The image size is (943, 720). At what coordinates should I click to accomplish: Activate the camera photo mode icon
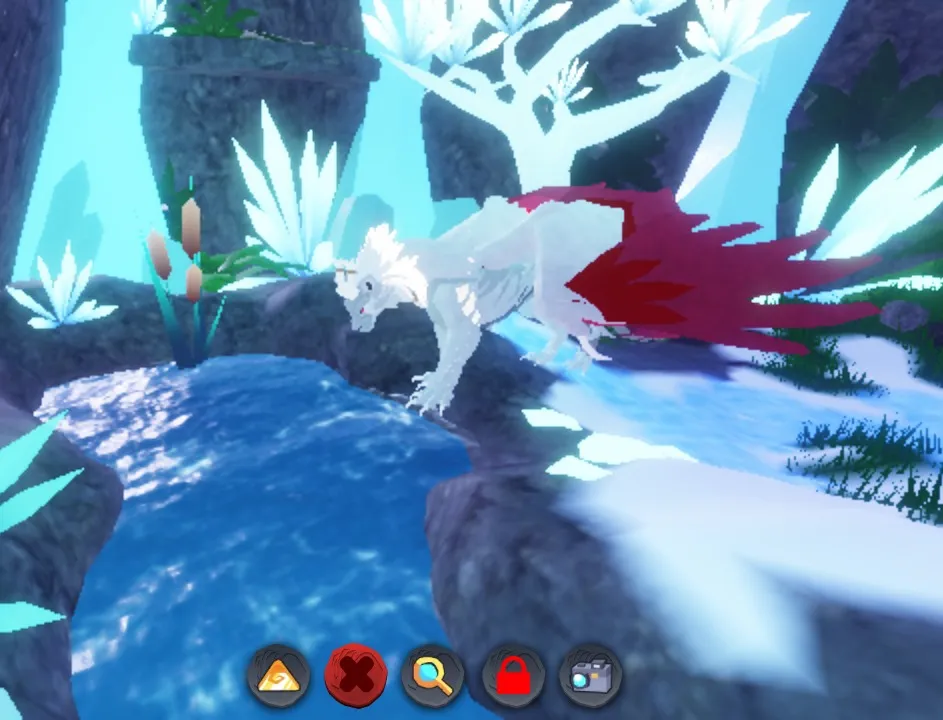coord(590,677)
